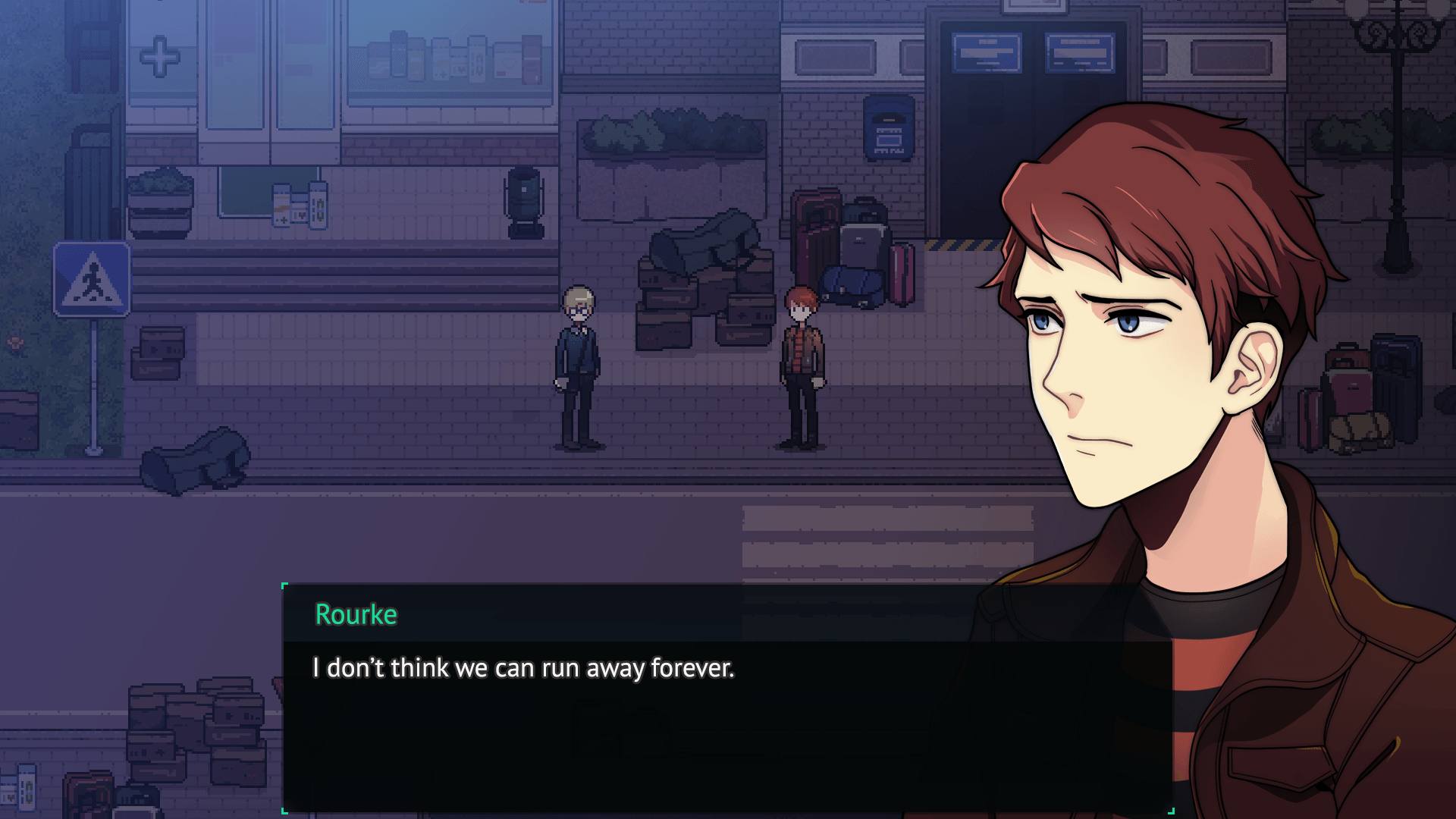Viewport: 1456px width, 819px height.
Task: Click the Rourke name label
Action: (353, 614)
